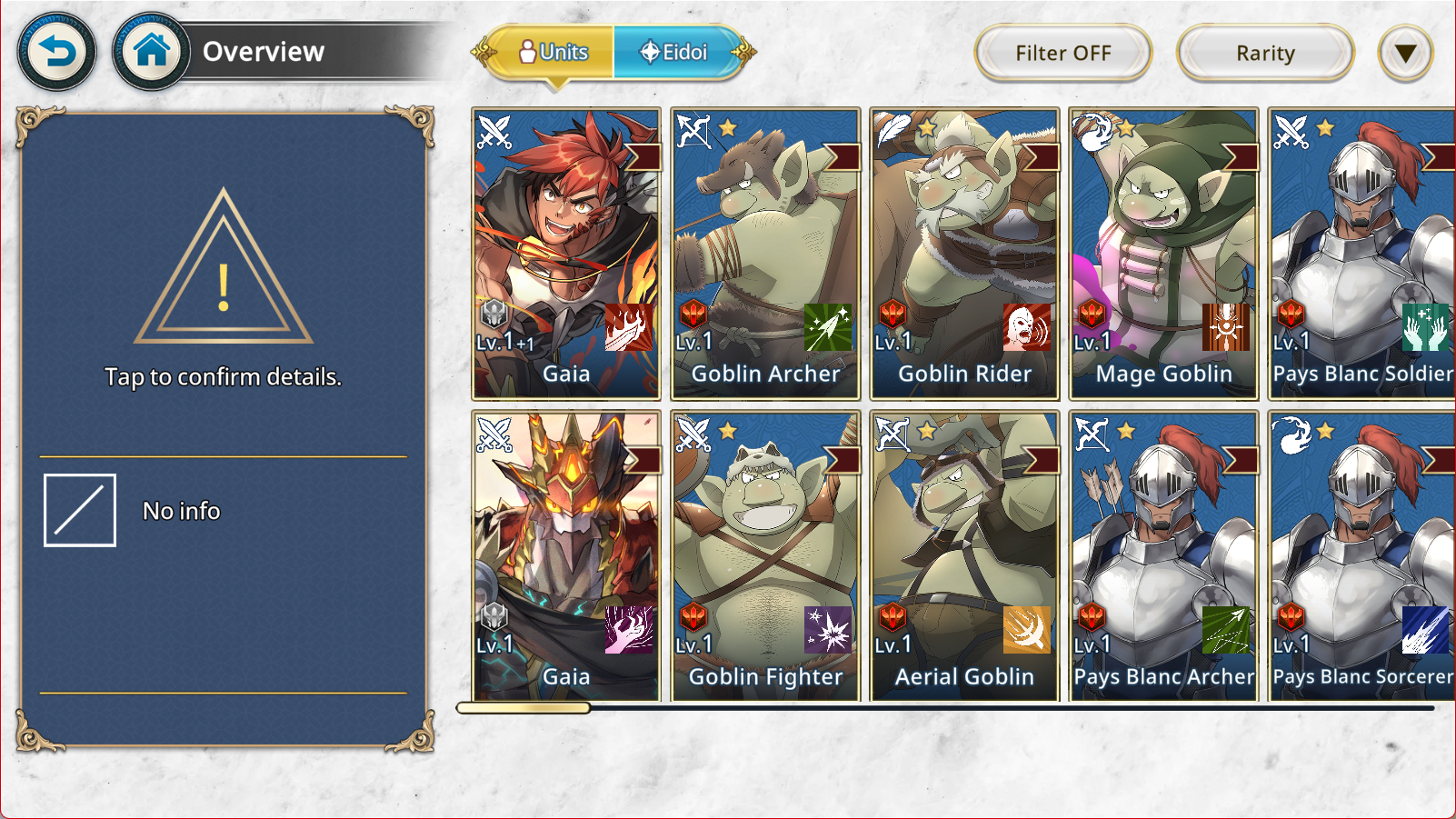Pick the Aerial Goblin unit card
Screen dimensions: 1456x819
pyautogui.click(x=964, y=556)
